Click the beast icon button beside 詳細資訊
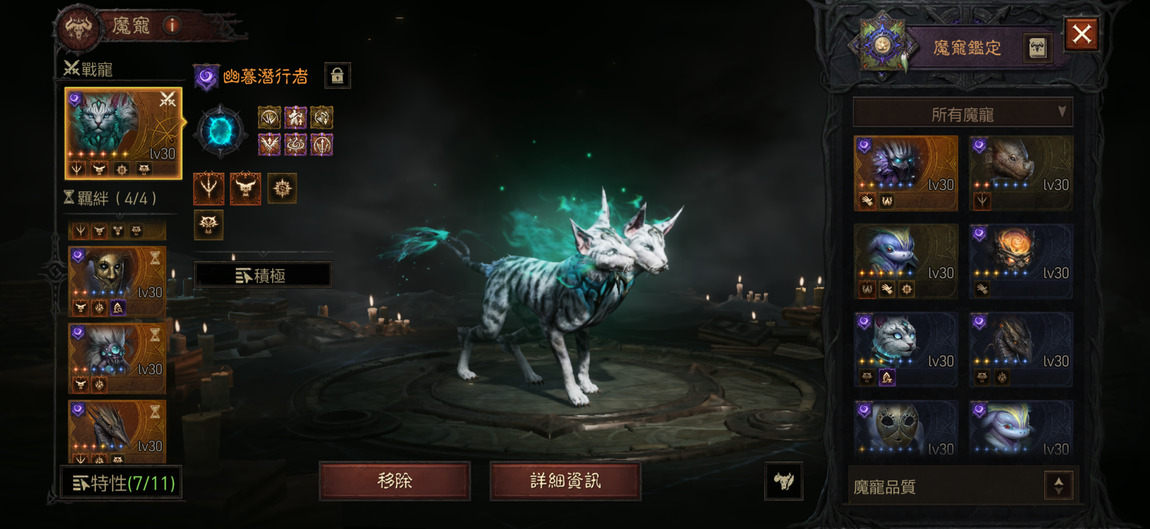Image resolution: width=1150 pixels, height=529 pixels. [784, 481]
